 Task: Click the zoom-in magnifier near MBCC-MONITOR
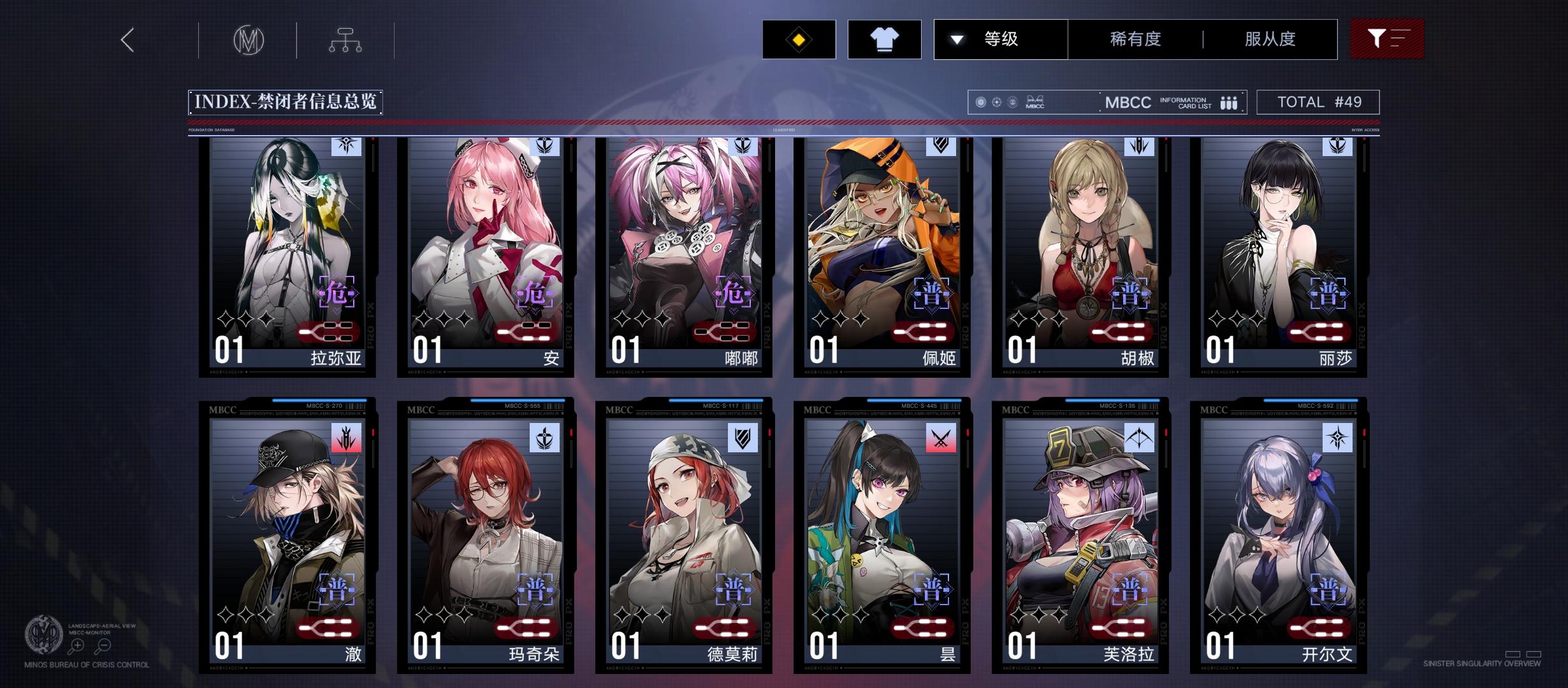click(78, 645)
